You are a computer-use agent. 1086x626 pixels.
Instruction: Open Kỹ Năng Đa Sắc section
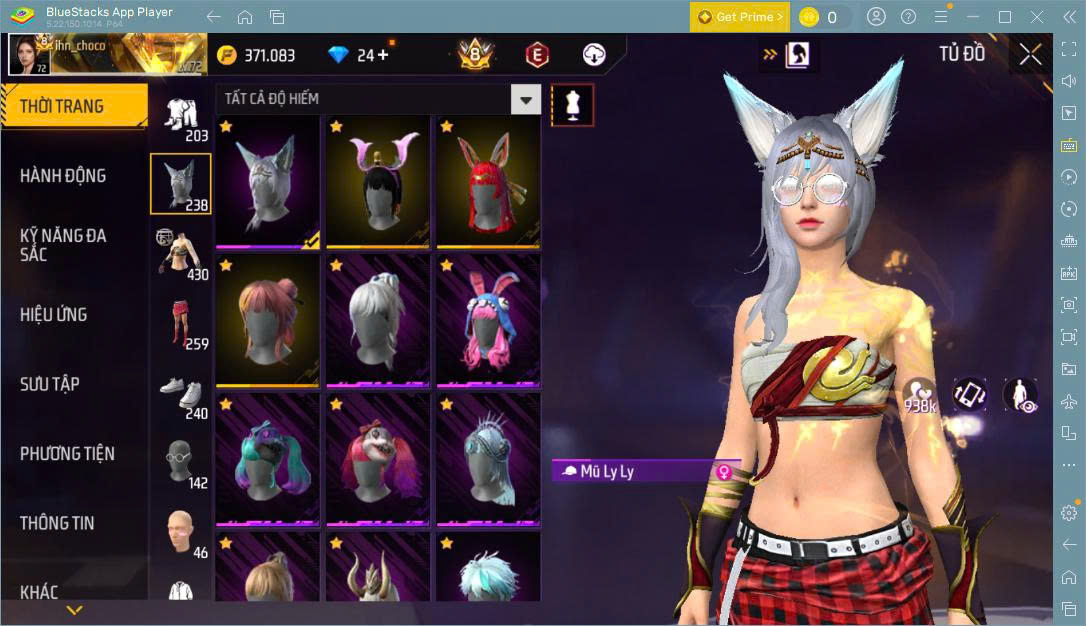pos(63,245)
